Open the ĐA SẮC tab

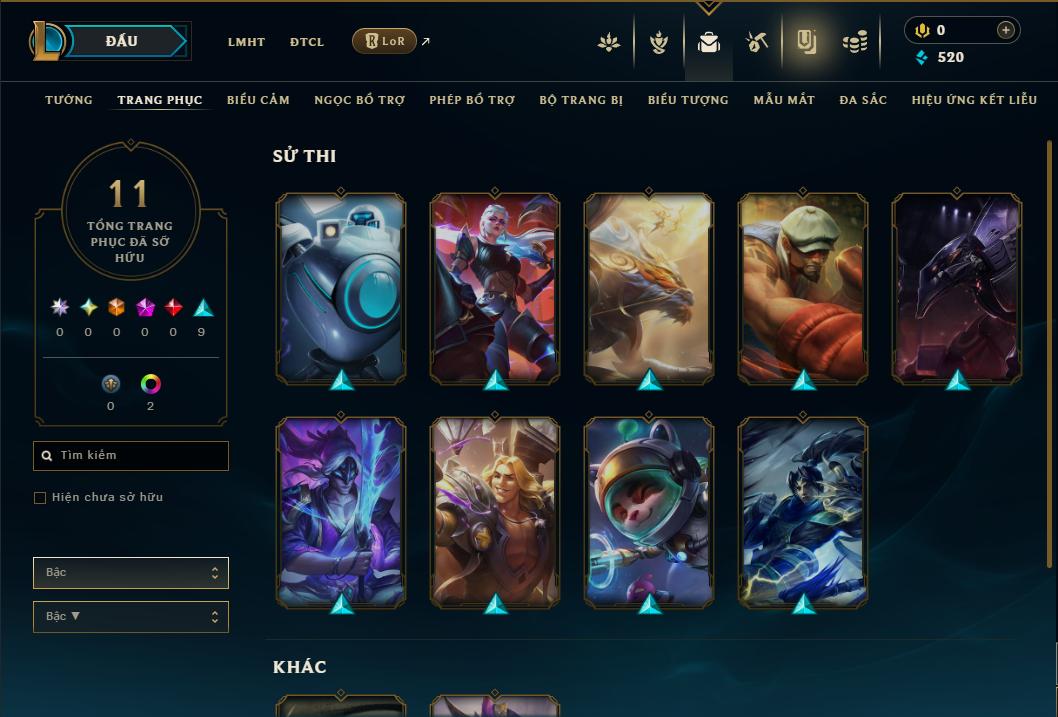(863, 100)
